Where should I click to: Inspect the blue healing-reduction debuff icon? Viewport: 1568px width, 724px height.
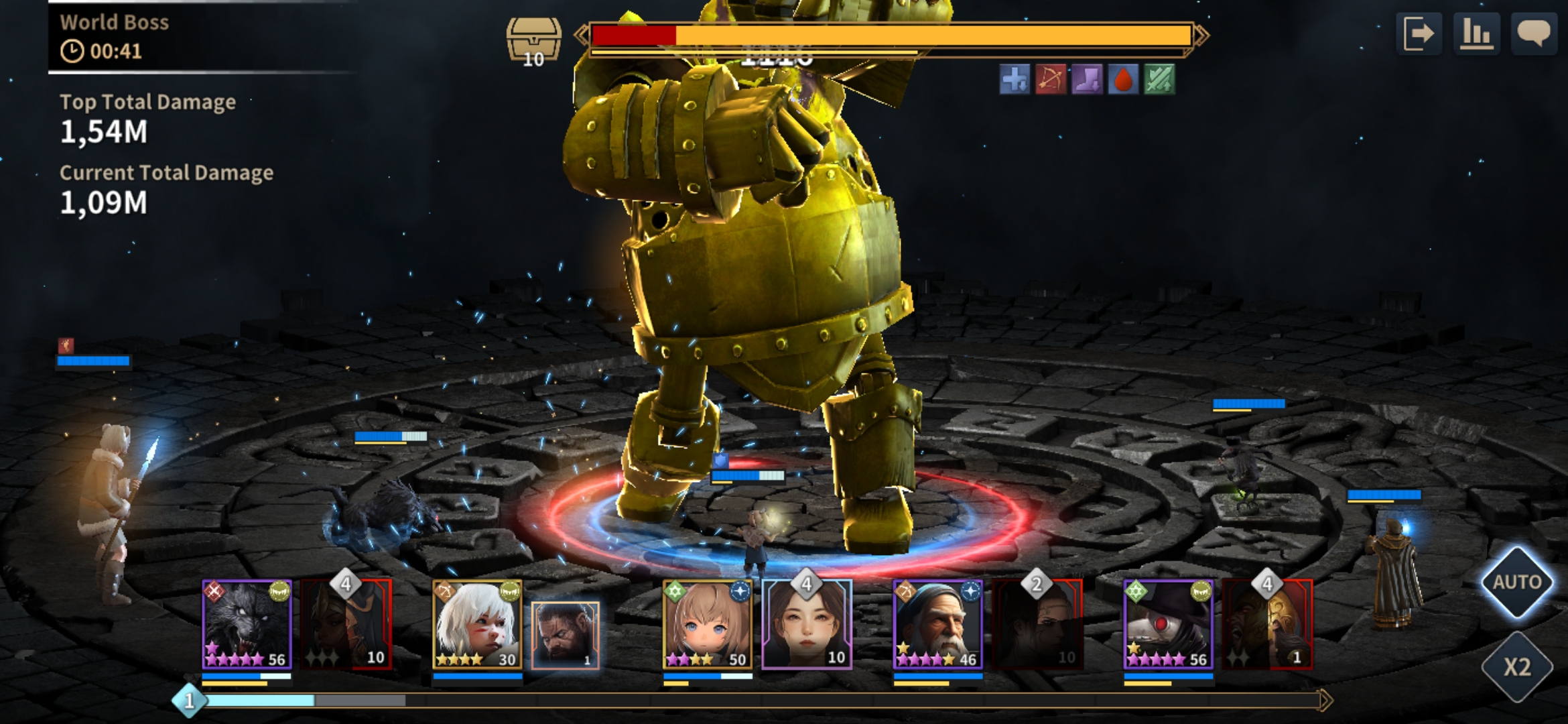tap(1015, 80)
